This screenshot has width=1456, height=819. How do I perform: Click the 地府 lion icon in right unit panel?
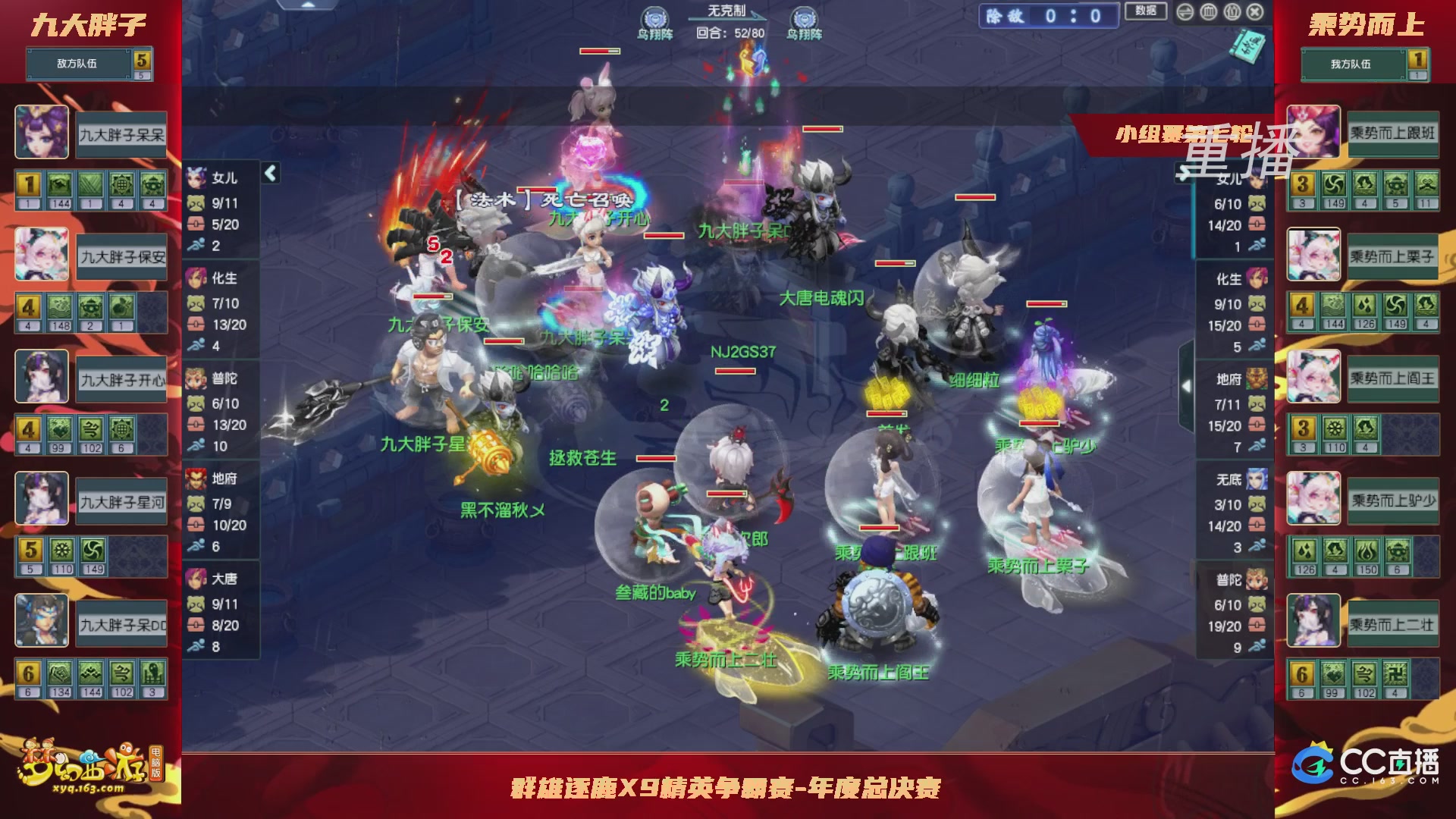1255,379
